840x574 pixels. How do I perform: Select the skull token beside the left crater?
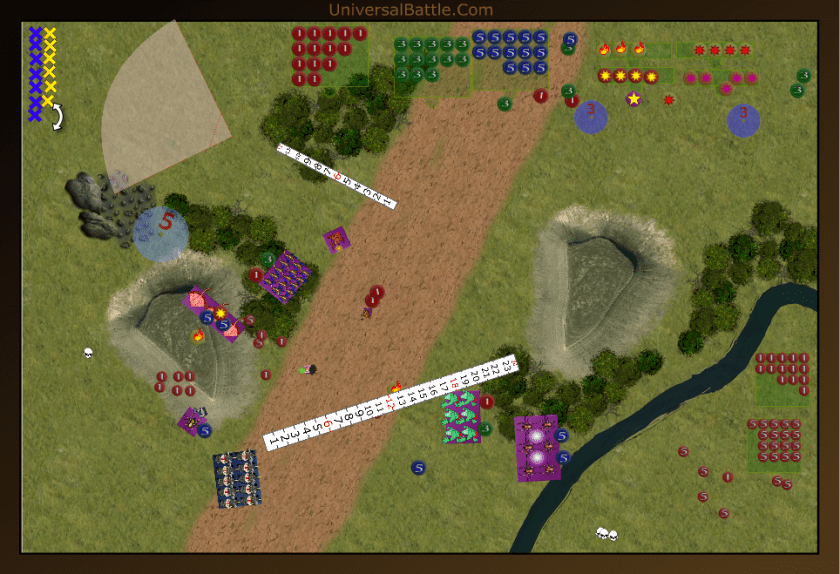[88, 352]
